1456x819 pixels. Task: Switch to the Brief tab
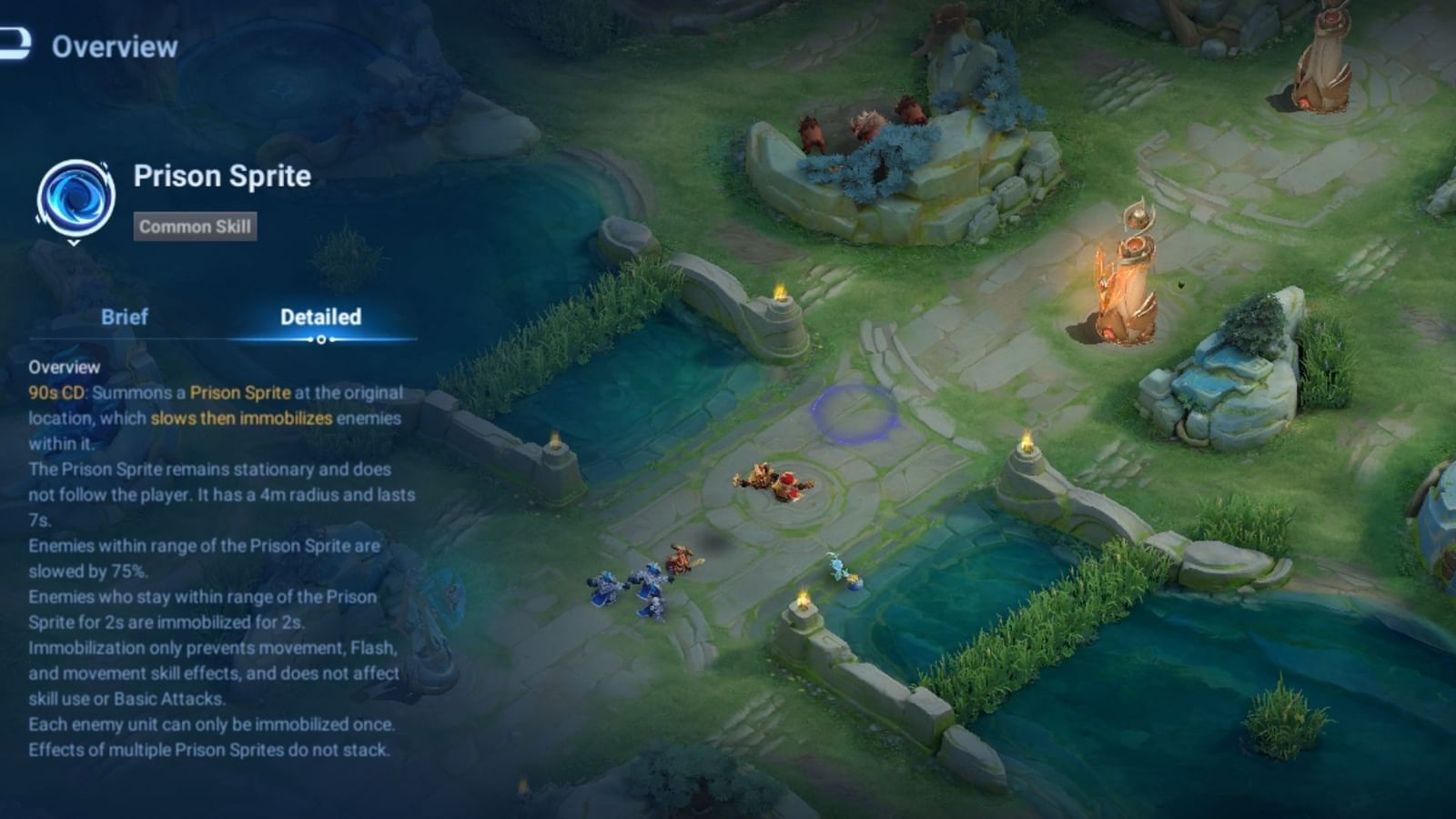point(123,318)
